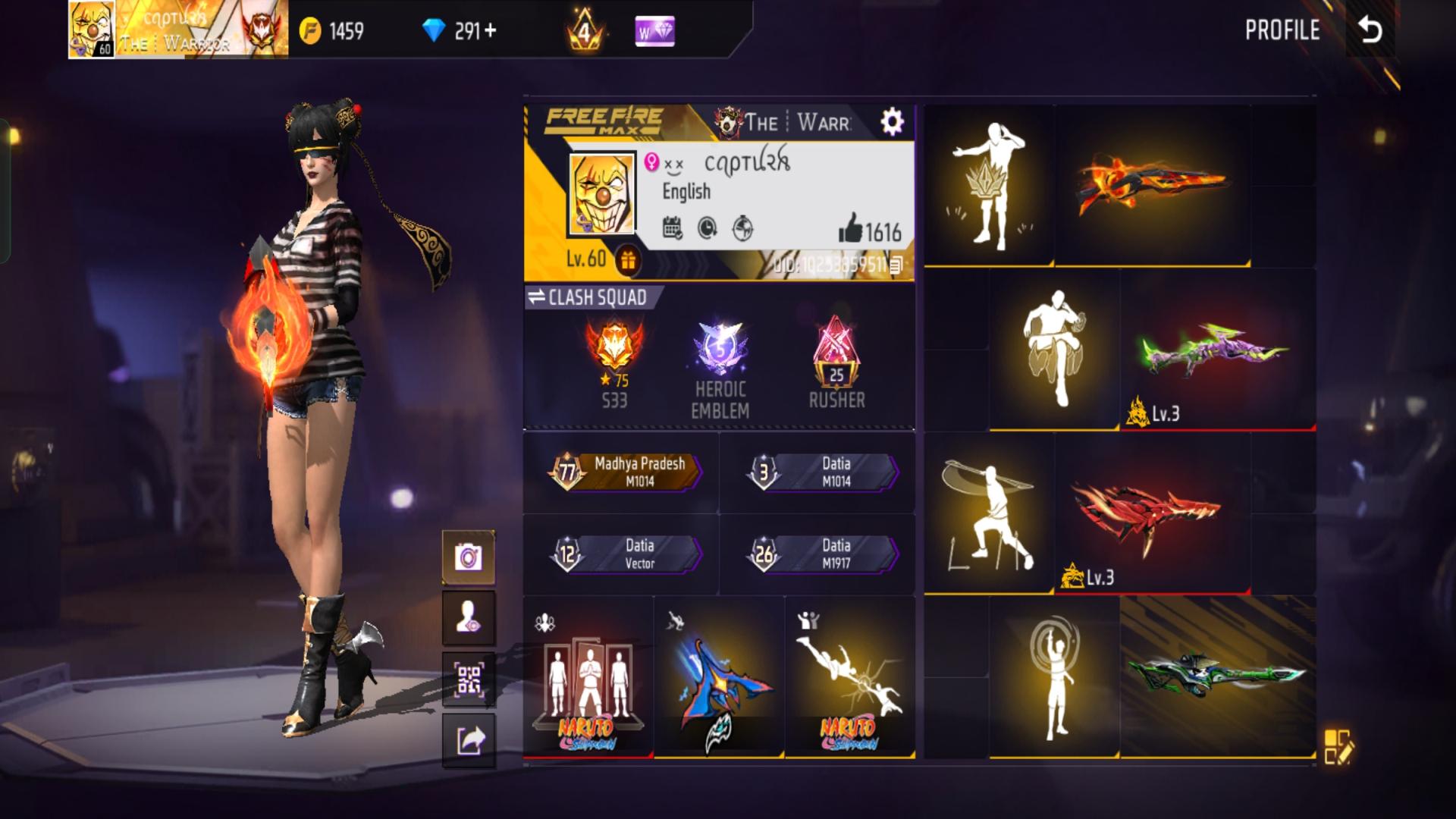The image size is (1456, 819).
Task: Add diamonds via the plus sign
Action: tap(490, 30)
